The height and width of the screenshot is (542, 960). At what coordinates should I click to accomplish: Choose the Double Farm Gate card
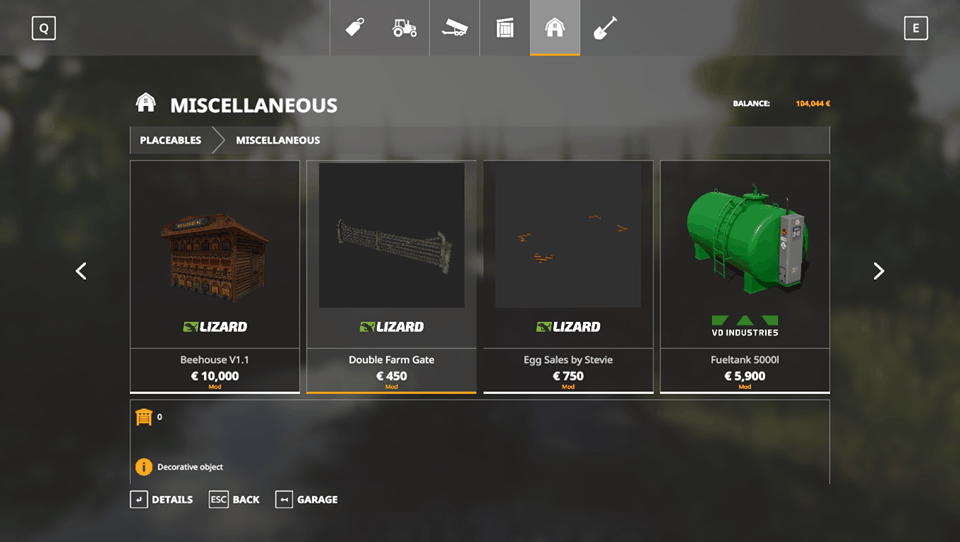pyautogui.click(x=391, y=276)
